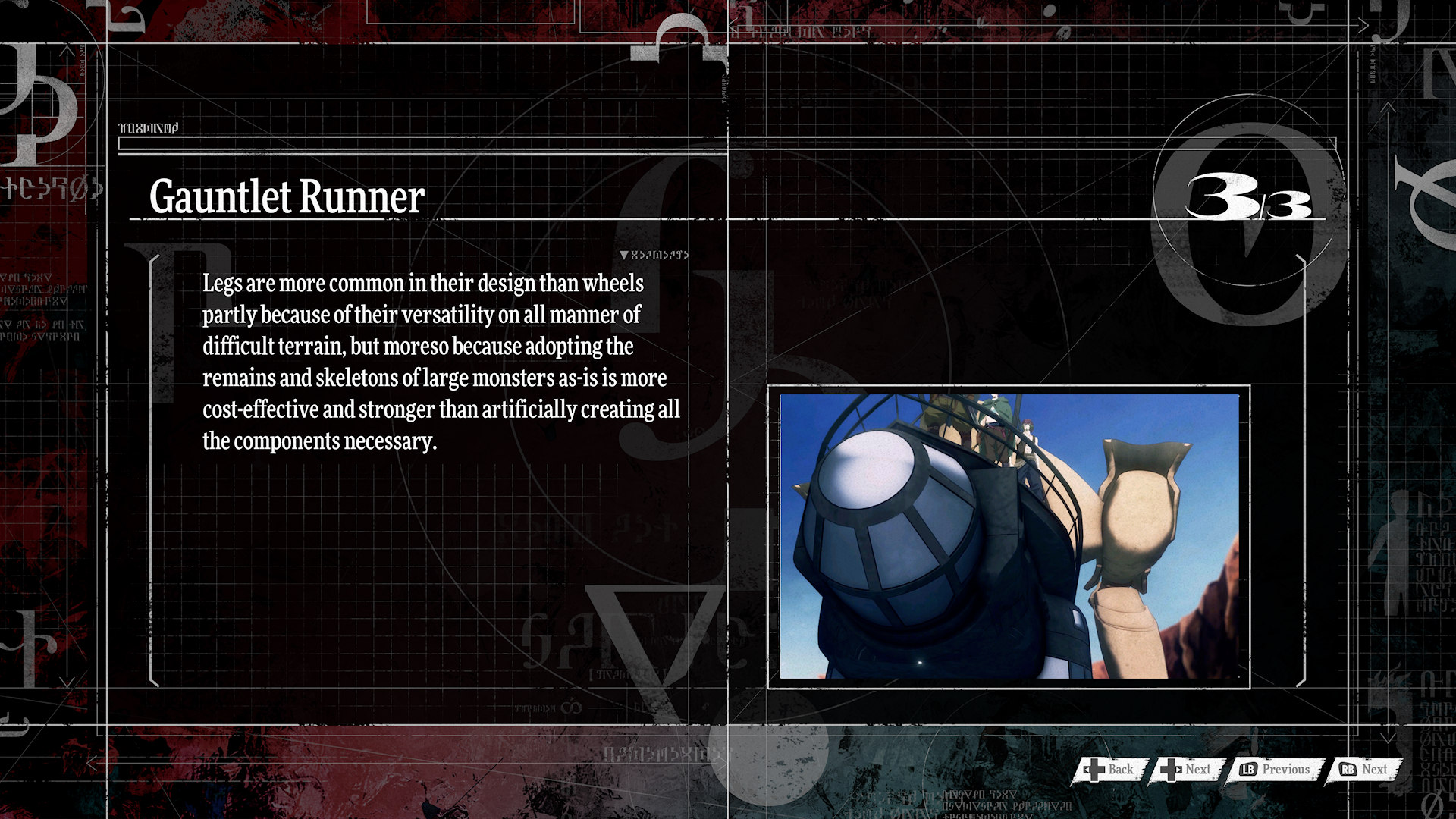Click the Back button

click(x=1109, y=770)
